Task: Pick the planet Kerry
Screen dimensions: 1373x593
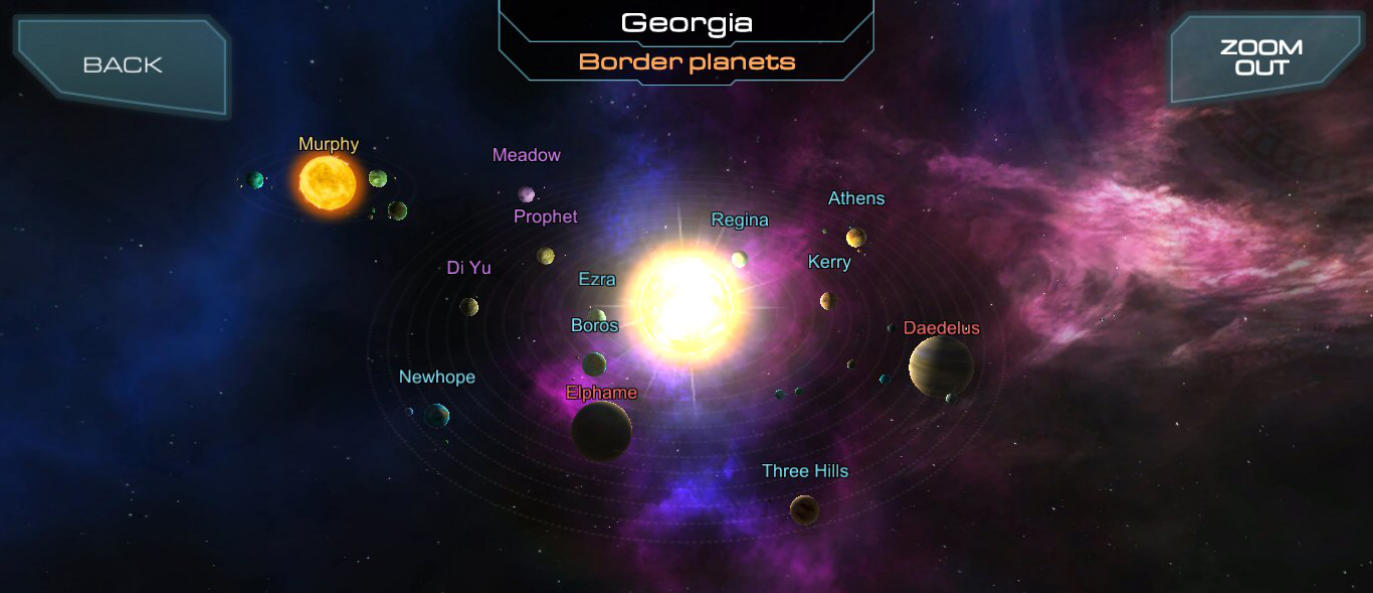Action: pyautogui.click(x=828, y=300)
